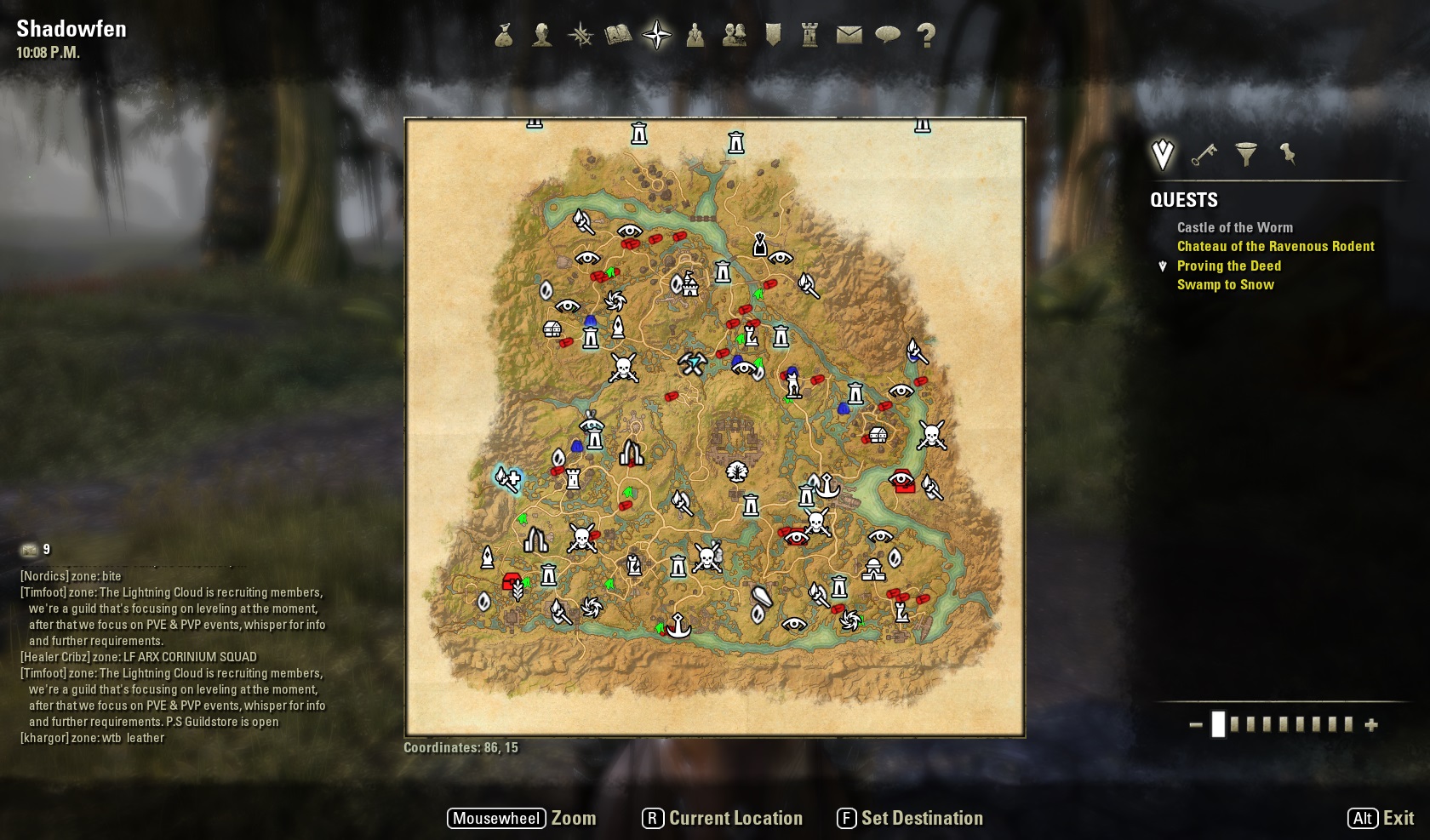Switch to the map key tab
Screen dimensions: 1430x840
coord(1204,154)
